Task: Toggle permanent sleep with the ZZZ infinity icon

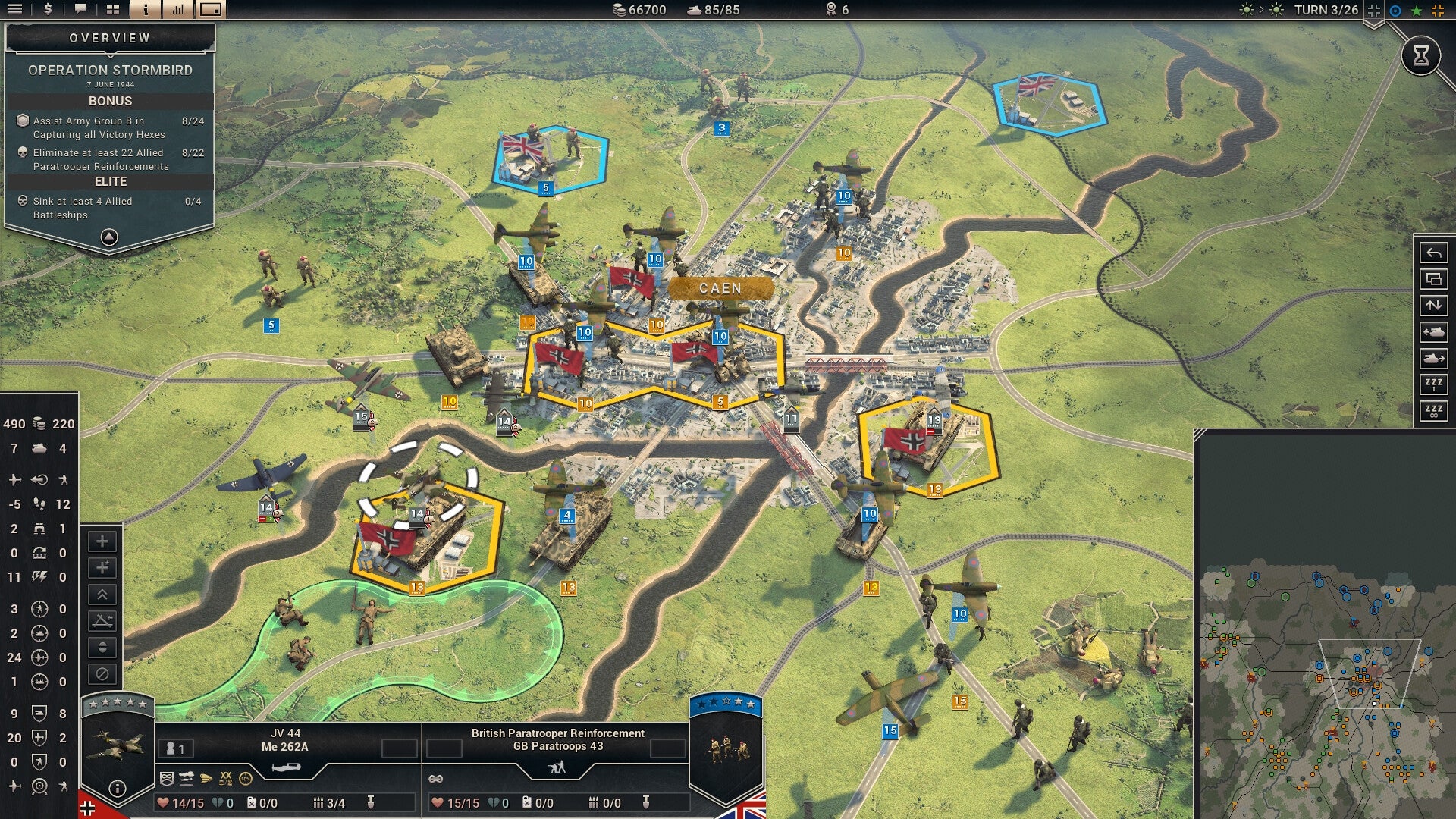Action: (1433, 410)
